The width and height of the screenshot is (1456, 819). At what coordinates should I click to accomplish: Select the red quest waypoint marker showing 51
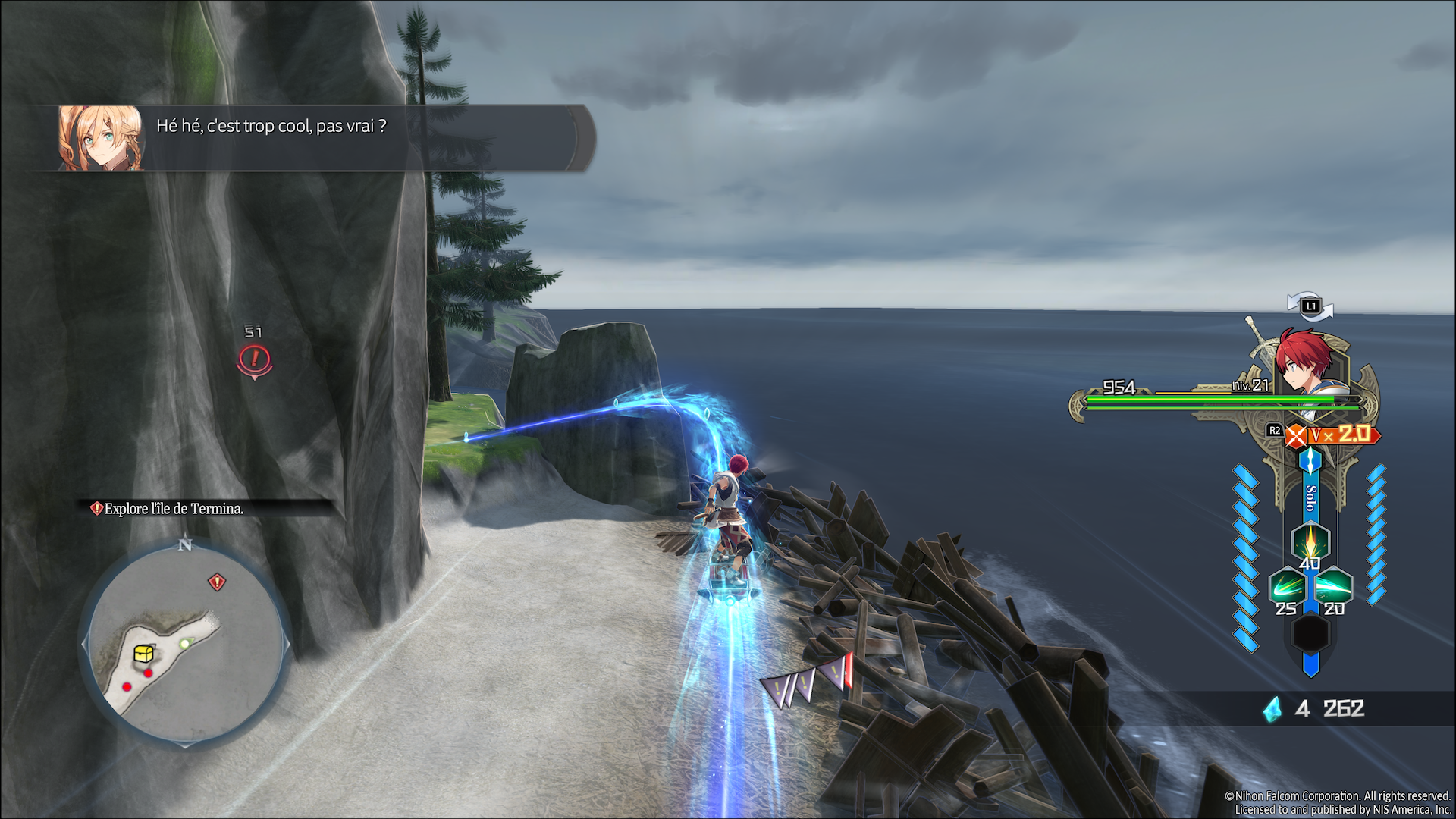click(254, 359)
